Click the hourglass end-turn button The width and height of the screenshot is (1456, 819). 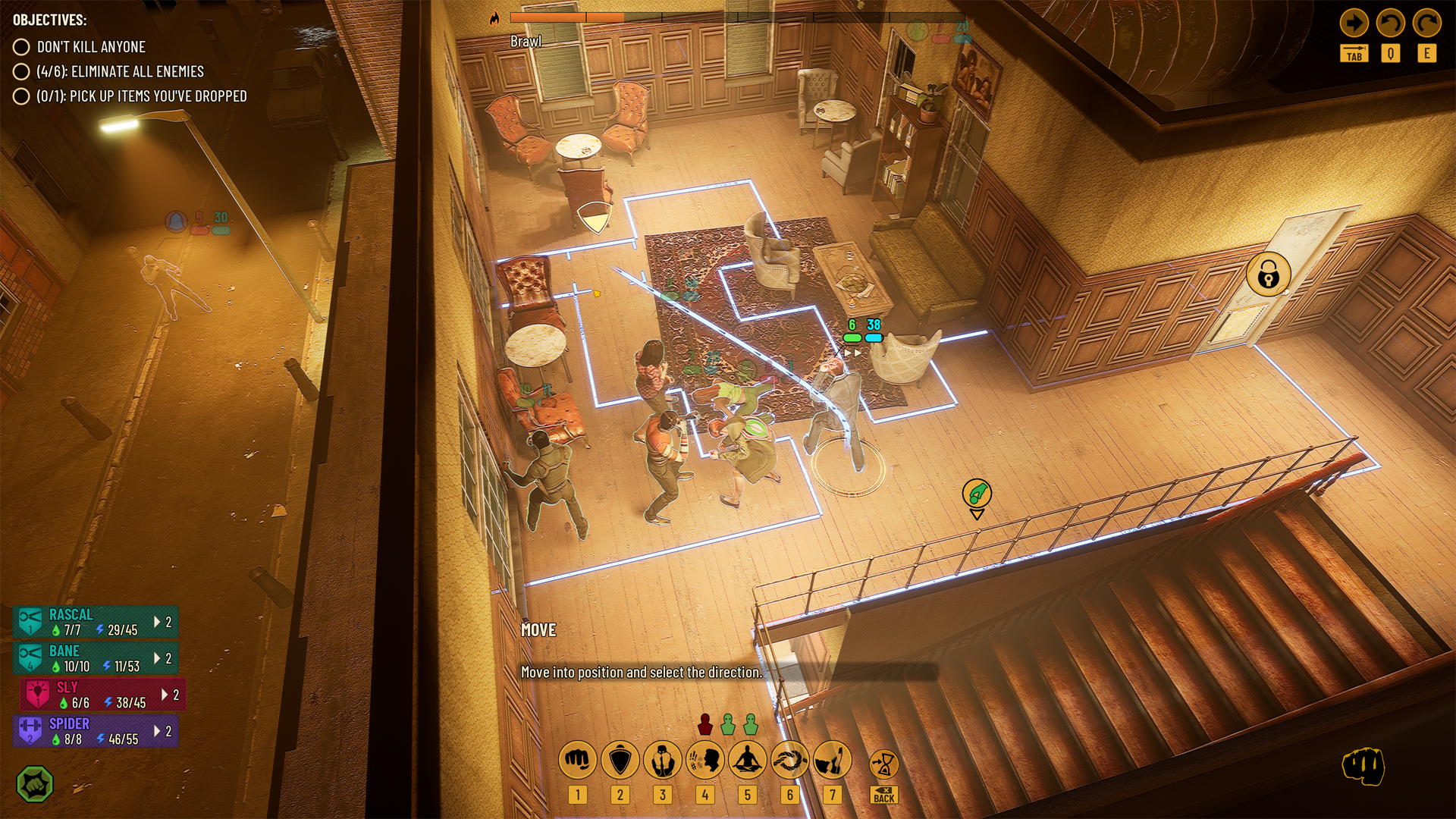point(883,764)
